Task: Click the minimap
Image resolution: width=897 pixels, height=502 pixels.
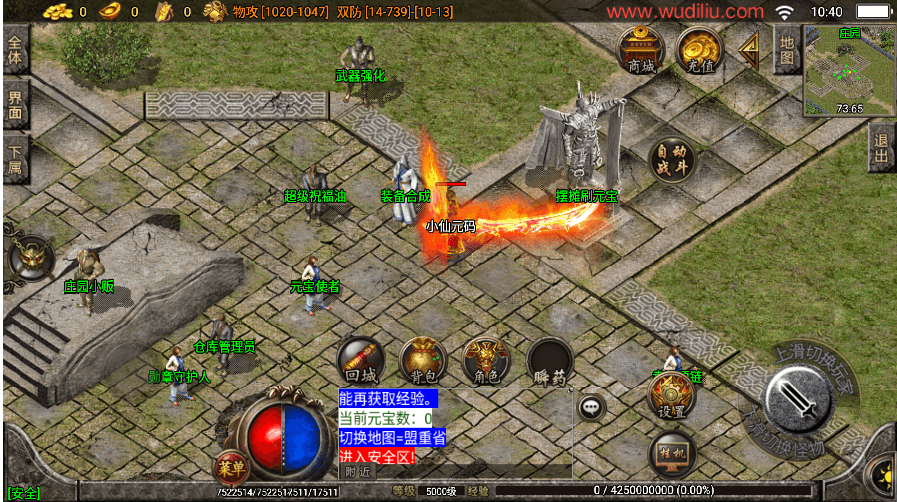Action: coord(849,70)
